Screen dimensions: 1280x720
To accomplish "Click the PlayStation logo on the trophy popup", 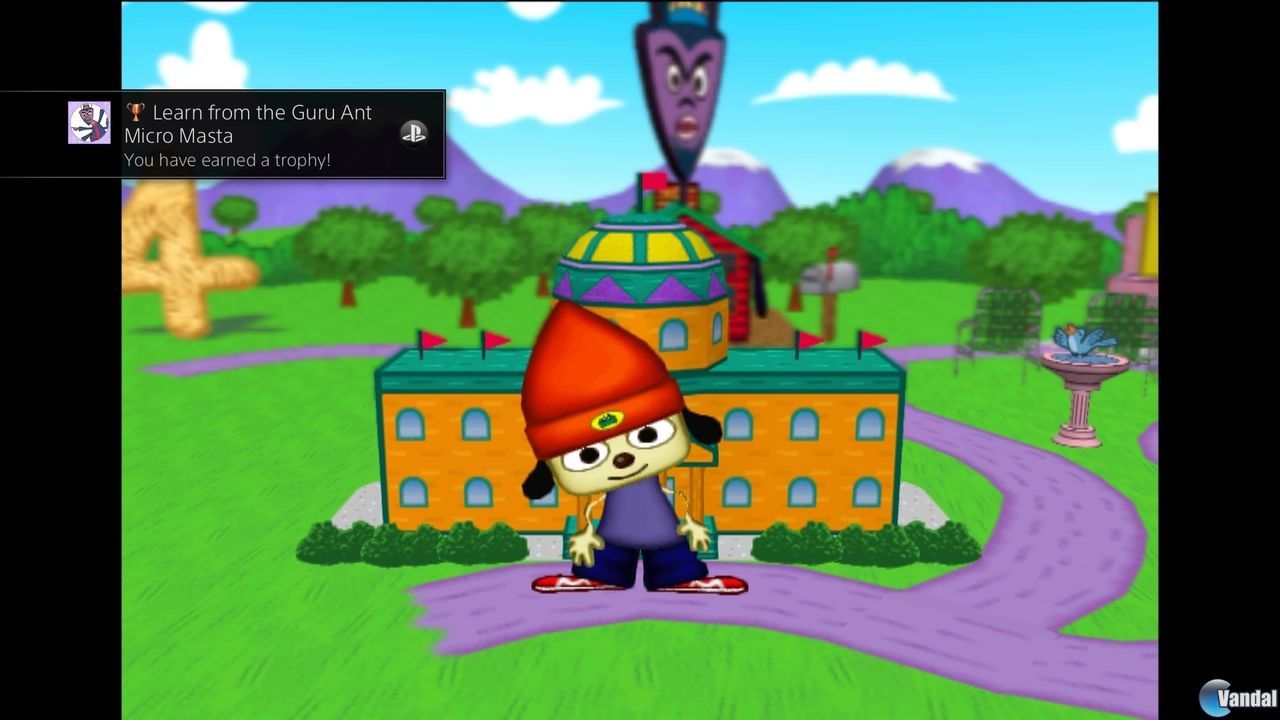I will click(x=413, y=132).
